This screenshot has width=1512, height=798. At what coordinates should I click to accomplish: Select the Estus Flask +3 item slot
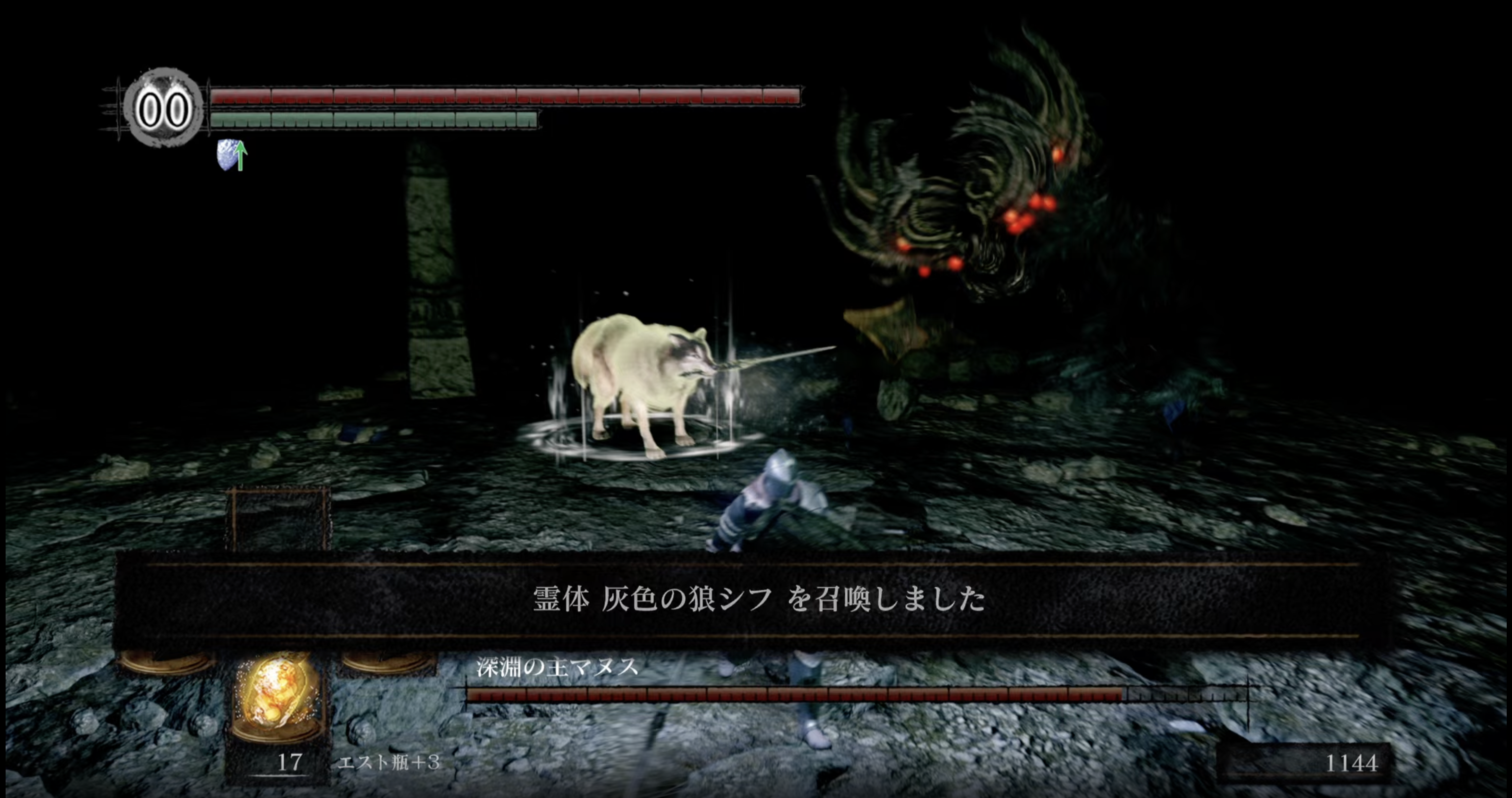tap(276, 699)
